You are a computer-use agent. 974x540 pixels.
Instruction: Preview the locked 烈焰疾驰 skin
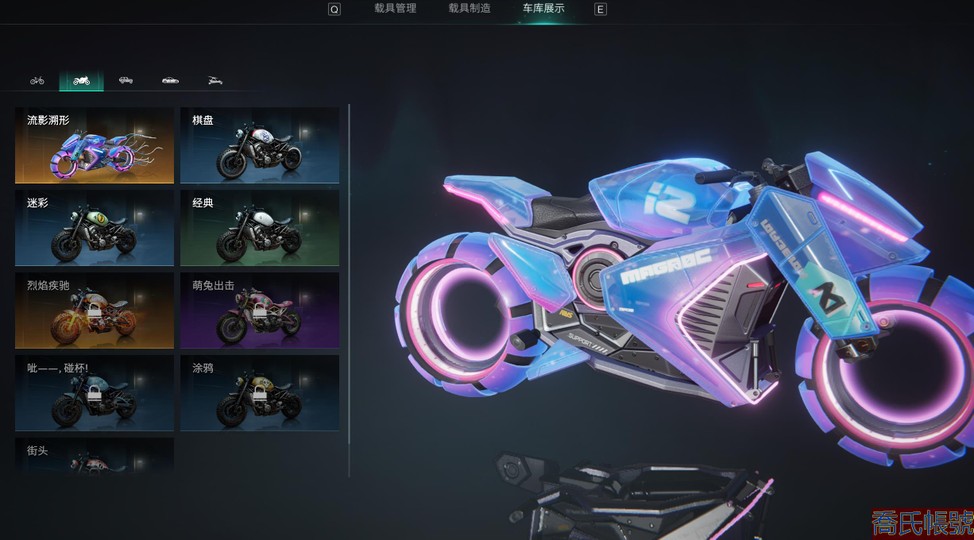[94, 311]
